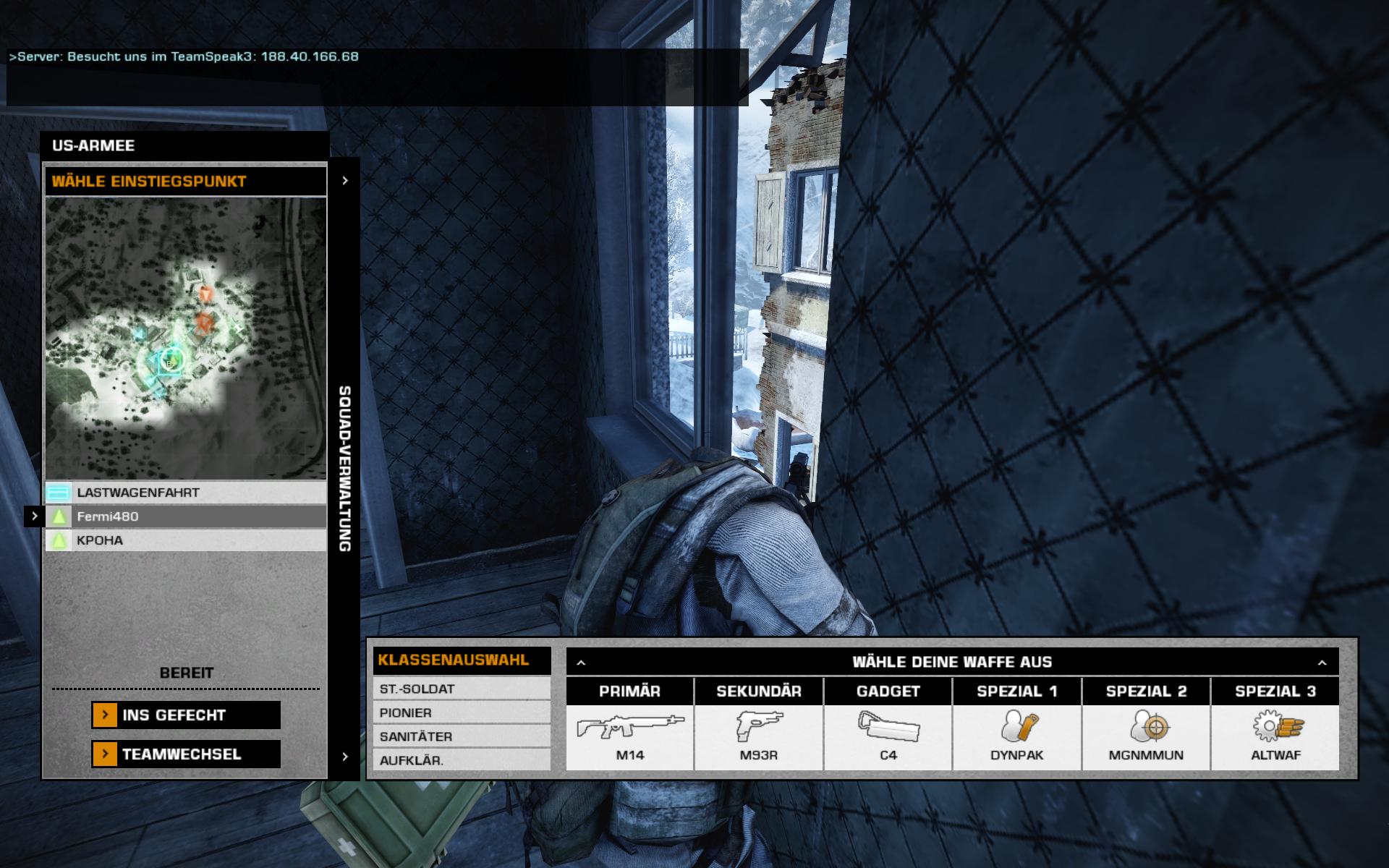Image resolution: width=1389 pixels, height=868 pixels.
Task: Switch teams via TEAMWECHSEL
Action: (x=186, y=754)
